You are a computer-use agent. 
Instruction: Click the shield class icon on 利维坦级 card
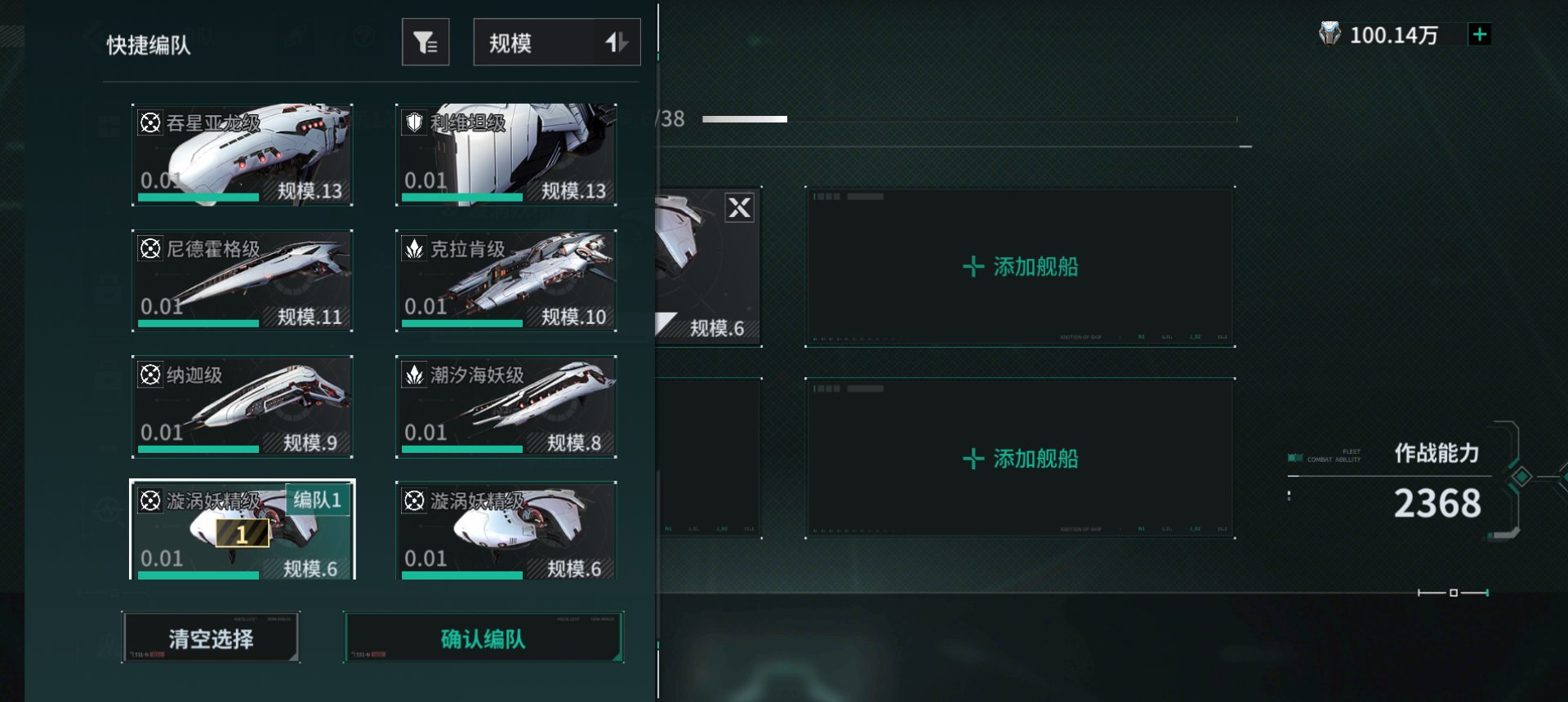pos(413,123)
